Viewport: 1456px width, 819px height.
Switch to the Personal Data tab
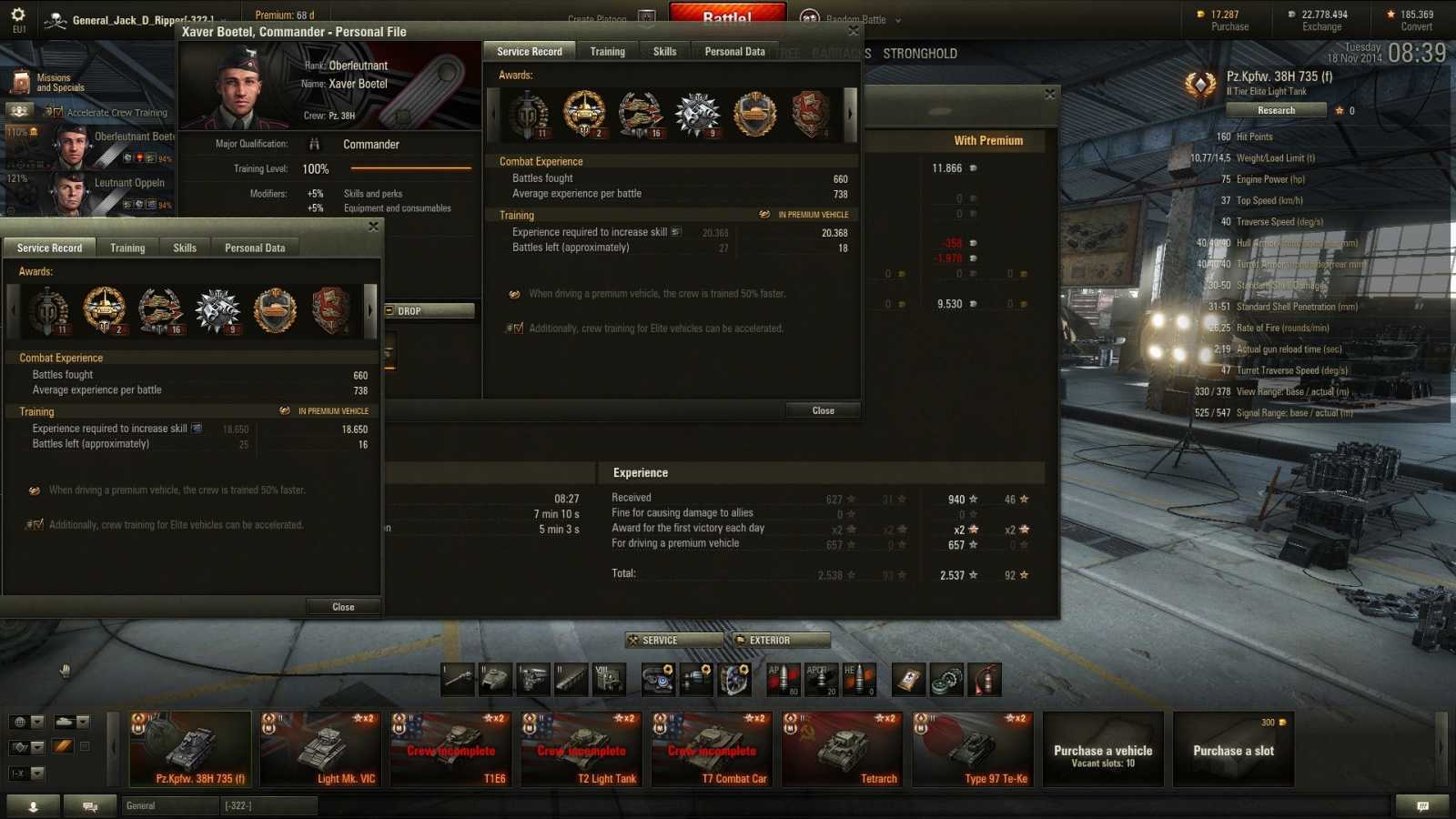[x=734, y=51]
